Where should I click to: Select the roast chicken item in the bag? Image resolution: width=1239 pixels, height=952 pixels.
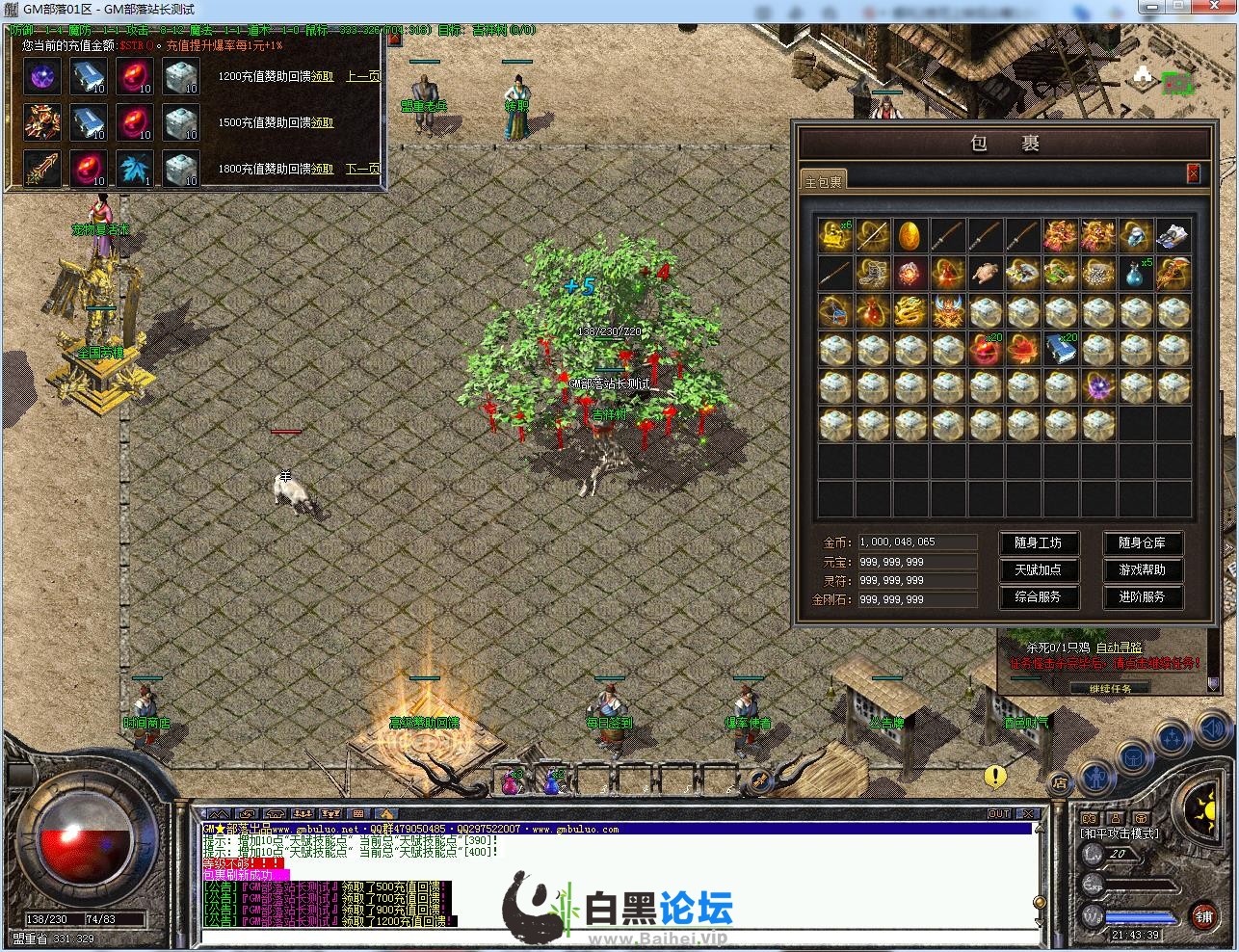pos(984,274)
